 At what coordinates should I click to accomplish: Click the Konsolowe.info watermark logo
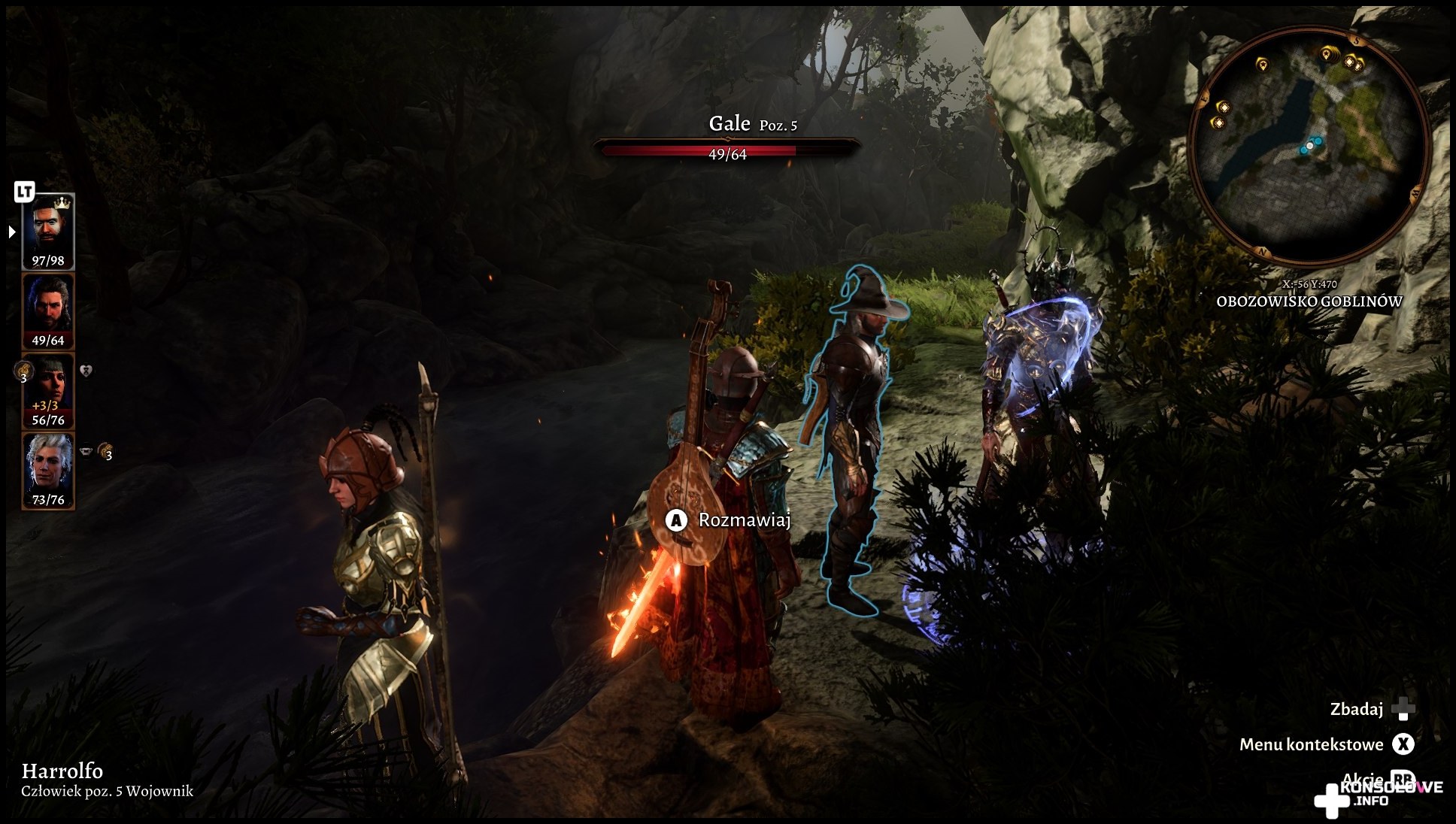point(1378,797)
